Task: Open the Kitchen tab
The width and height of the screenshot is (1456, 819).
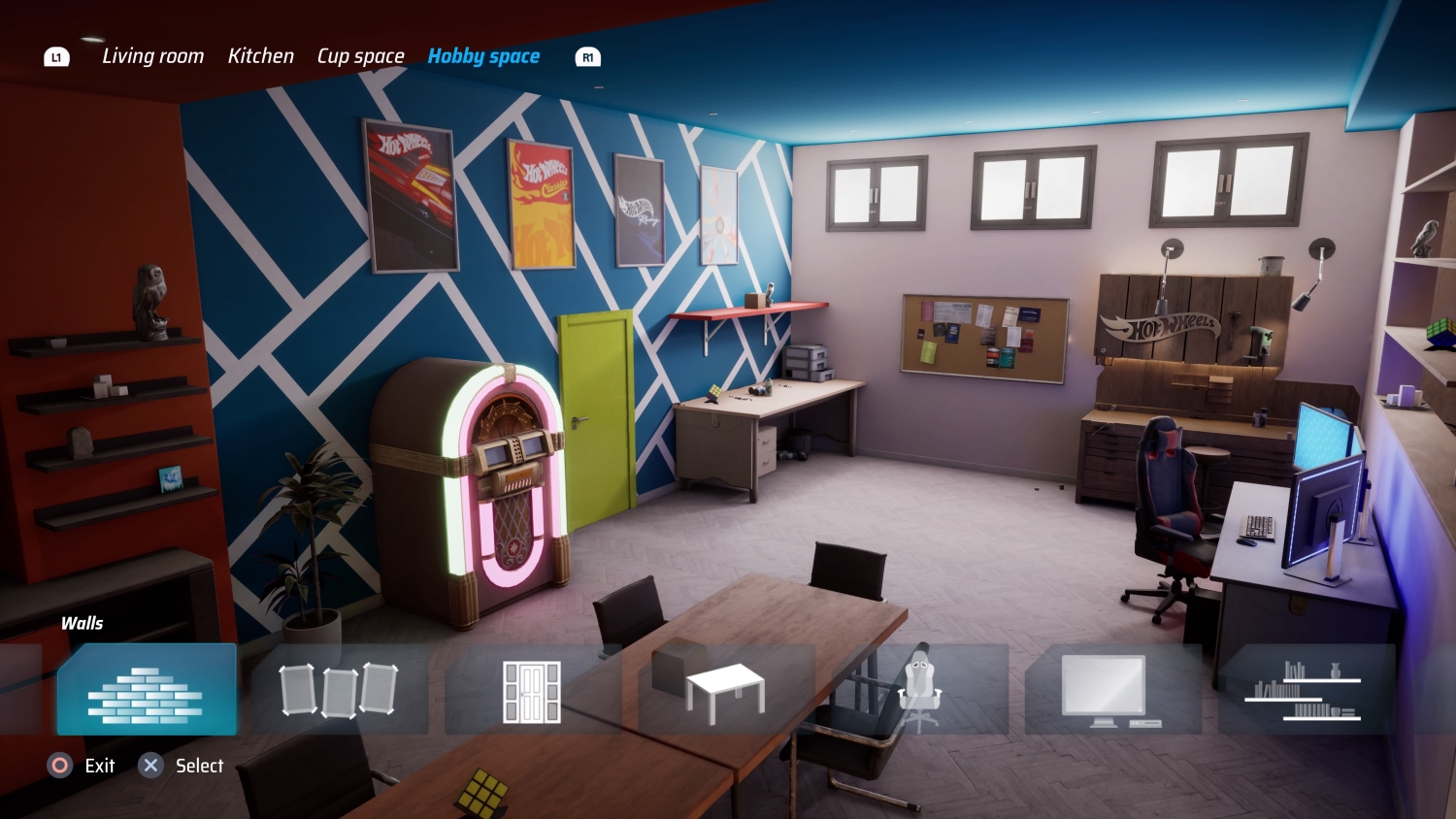Action: pos(260,56)
